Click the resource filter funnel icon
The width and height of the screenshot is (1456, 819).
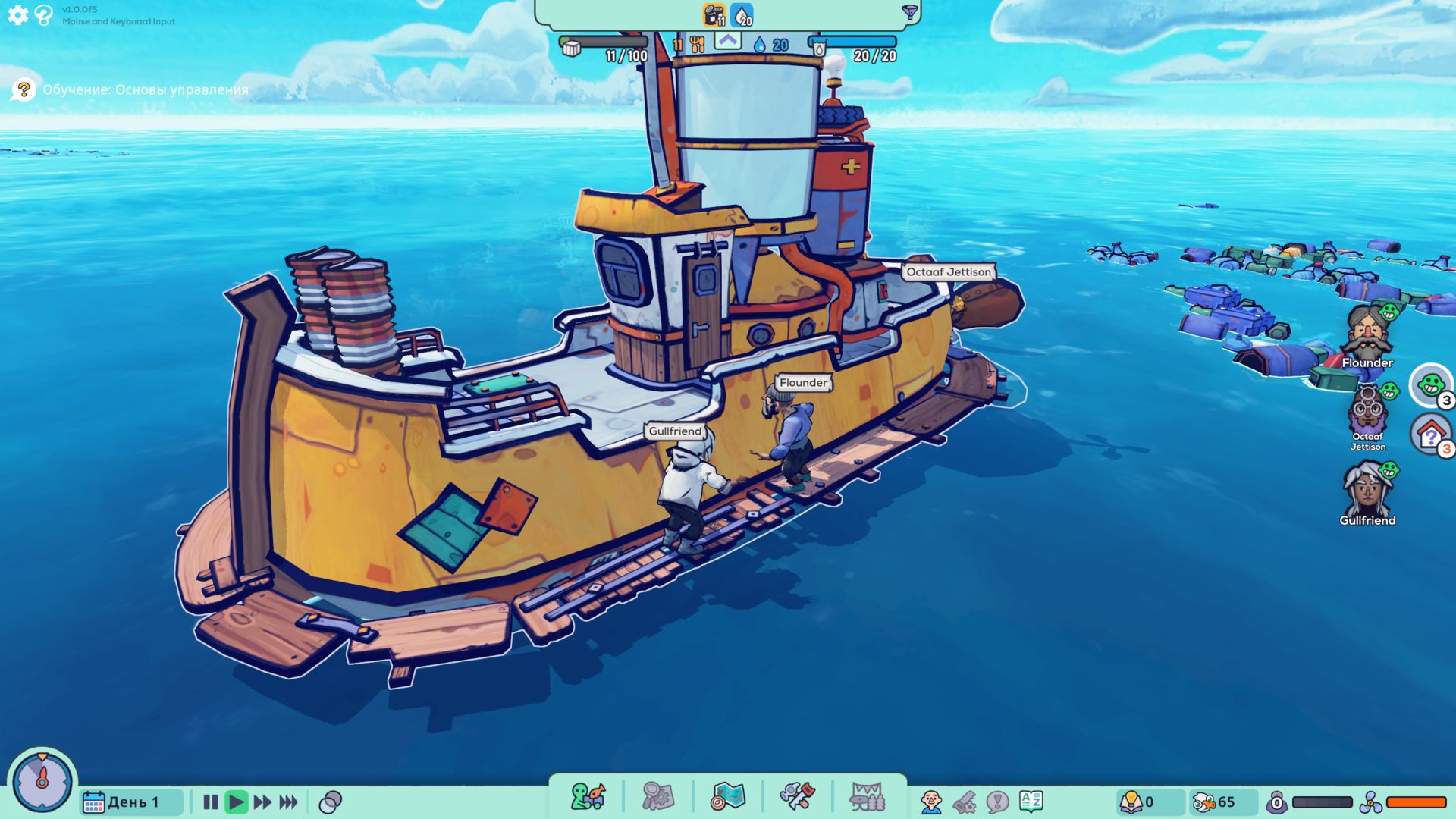pos(909,12)
